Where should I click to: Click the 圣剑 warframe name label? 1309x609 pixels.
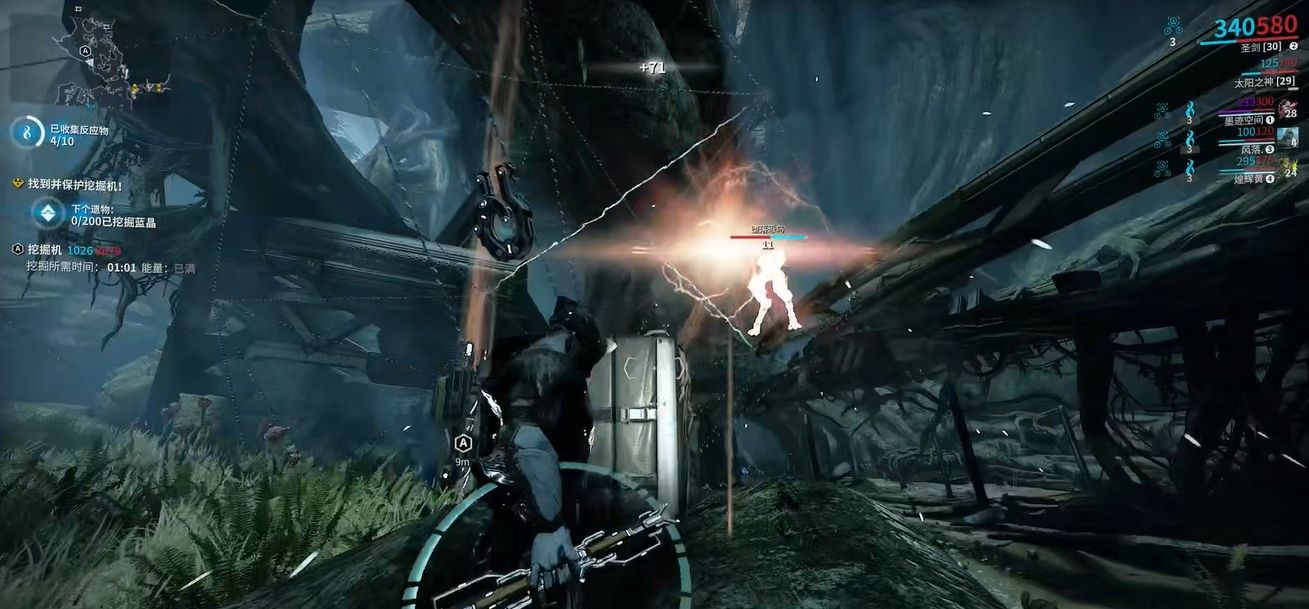tap(1261, 47)
